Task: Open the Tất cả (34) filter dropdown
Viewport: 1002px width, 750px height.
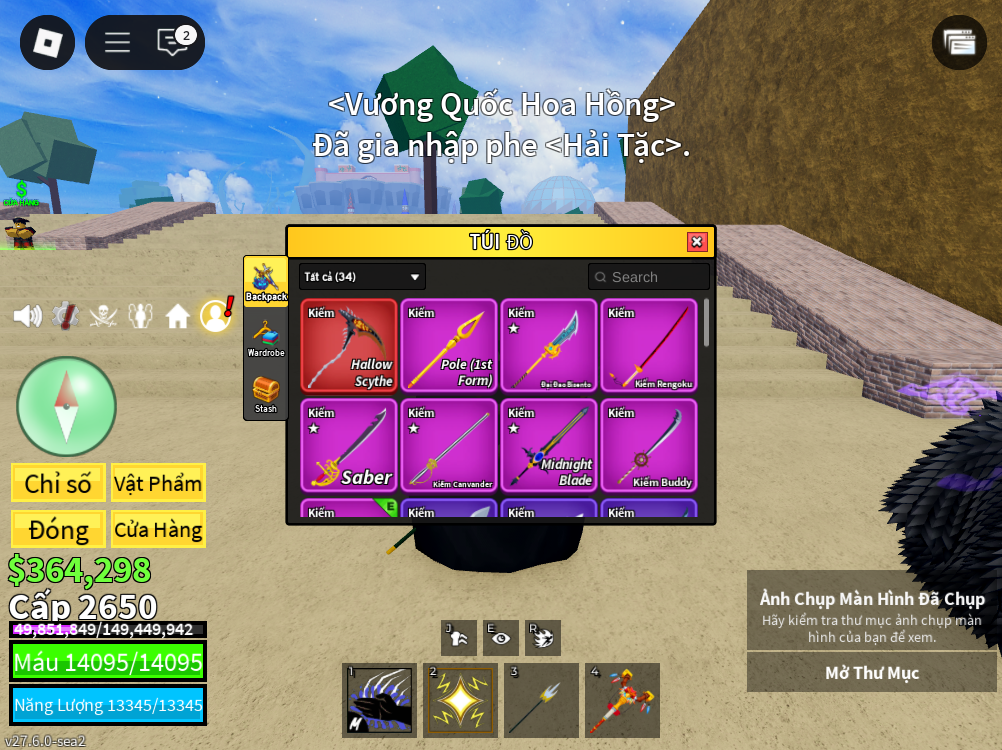Action: (362, 277)
